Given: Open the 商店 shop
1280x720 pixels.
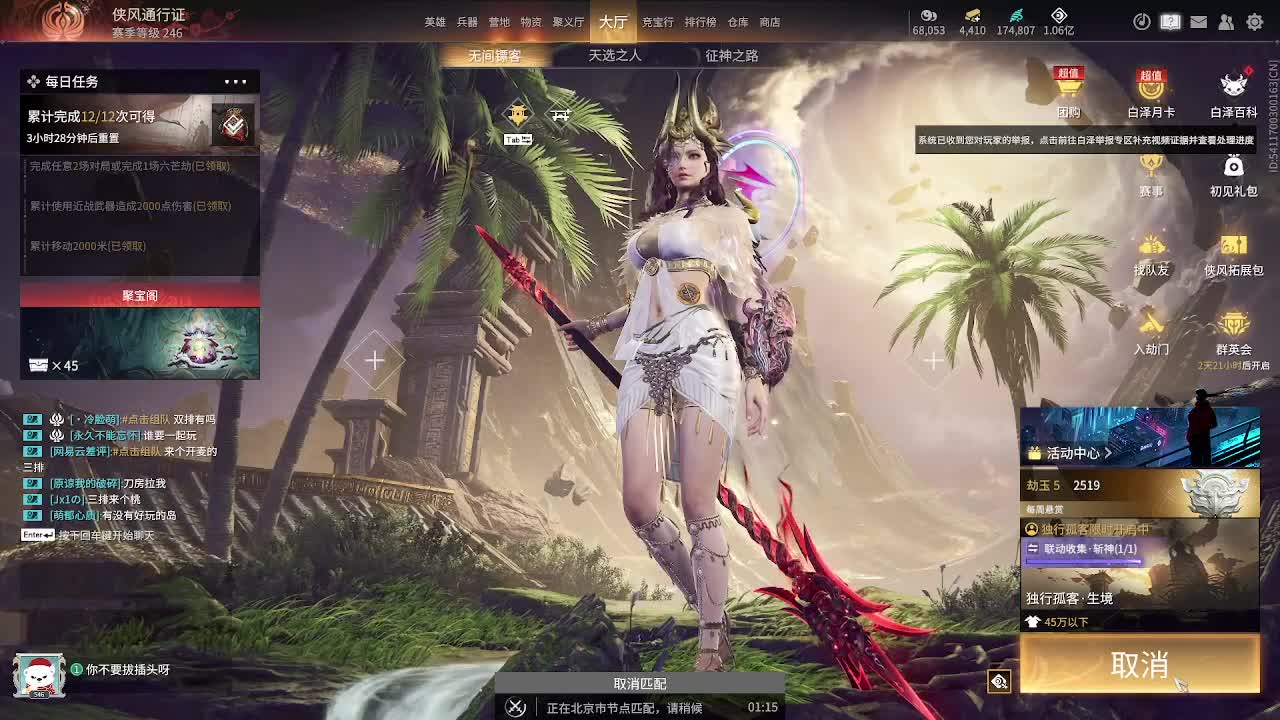Looking at the screenshot, I should point(770,22).
